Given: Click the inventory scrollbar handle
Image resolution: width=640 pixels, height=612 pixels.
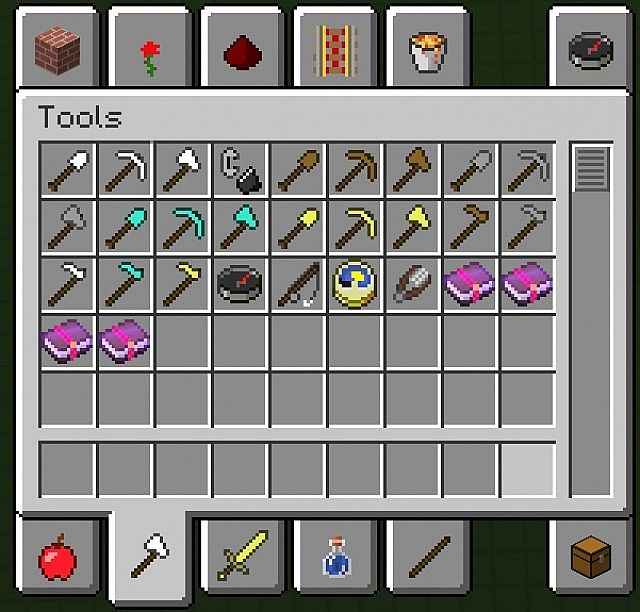Looking at the screenshot, I should click(x=591, y=167).
